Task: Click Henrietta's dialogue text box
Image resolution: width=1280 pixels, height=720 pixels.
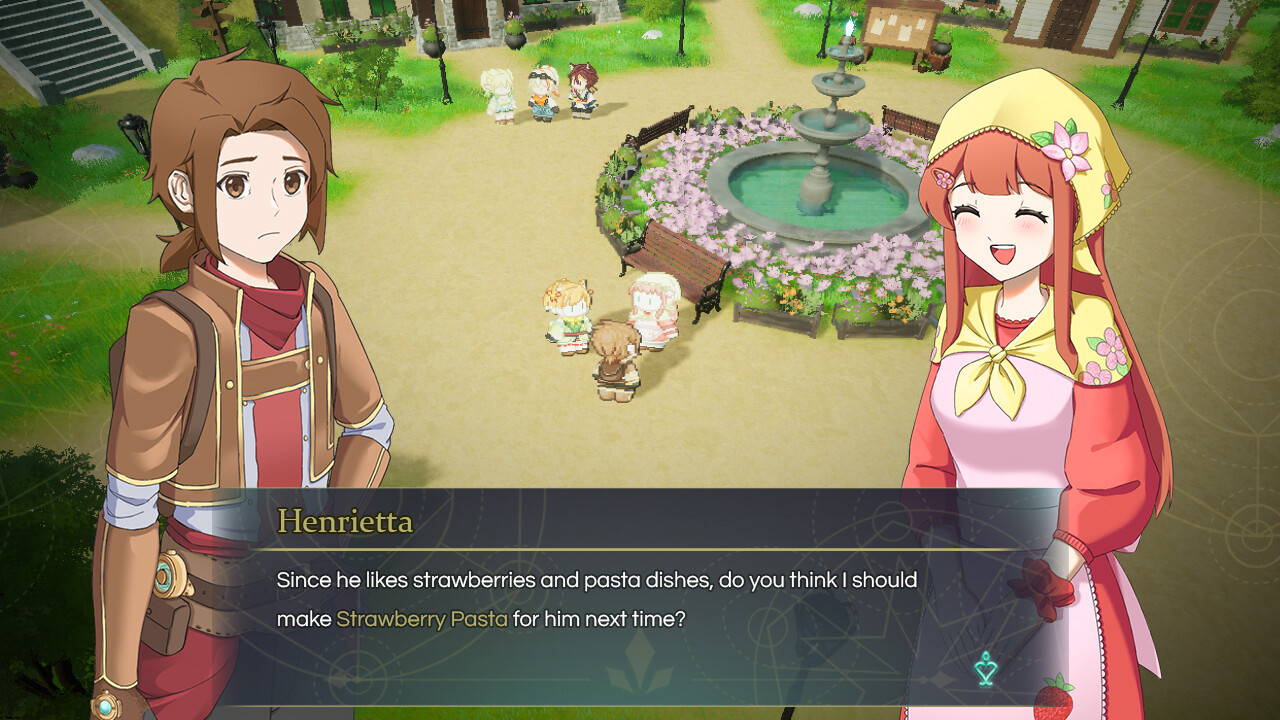Action: [640, 600]
